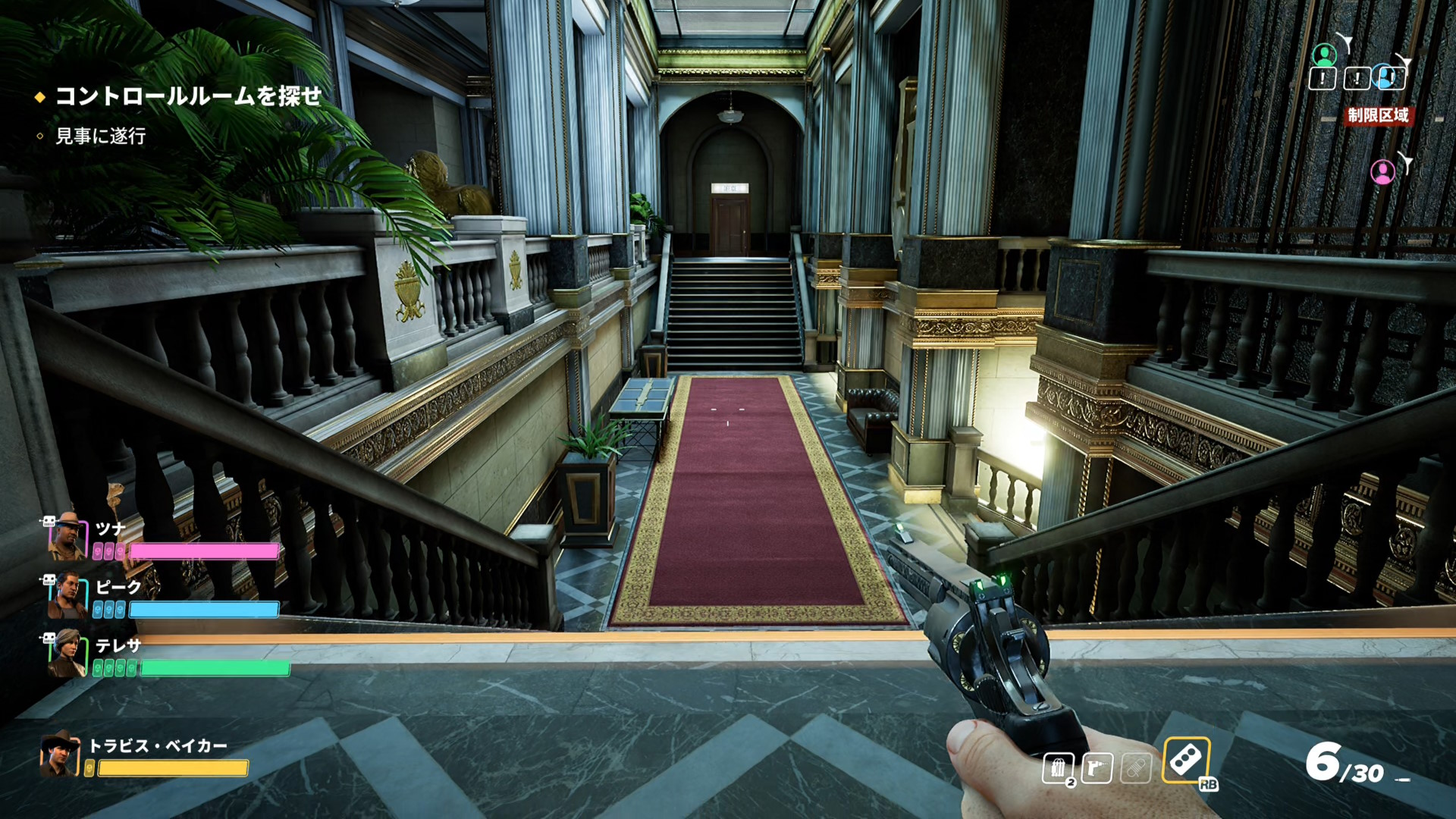Click the 見事に遂行 sub-objective
Screen dimensions: 1456x819
pos(100,136)
